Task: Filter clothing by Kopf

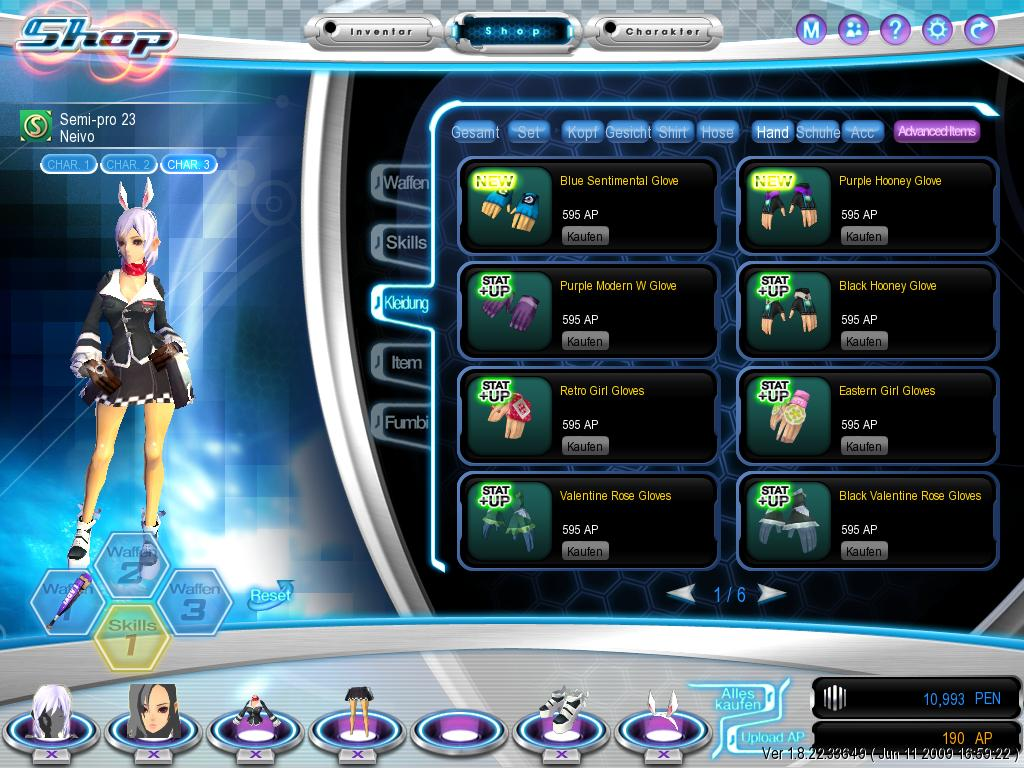Action: click(582, 132)
